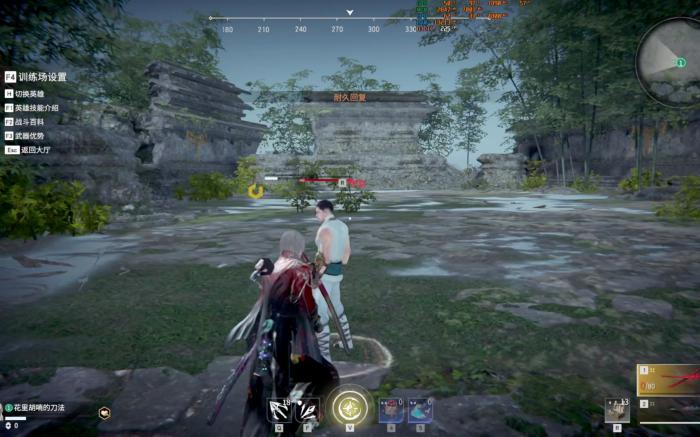
Task: Use the red consumable item slot
Action: point(392,410)
